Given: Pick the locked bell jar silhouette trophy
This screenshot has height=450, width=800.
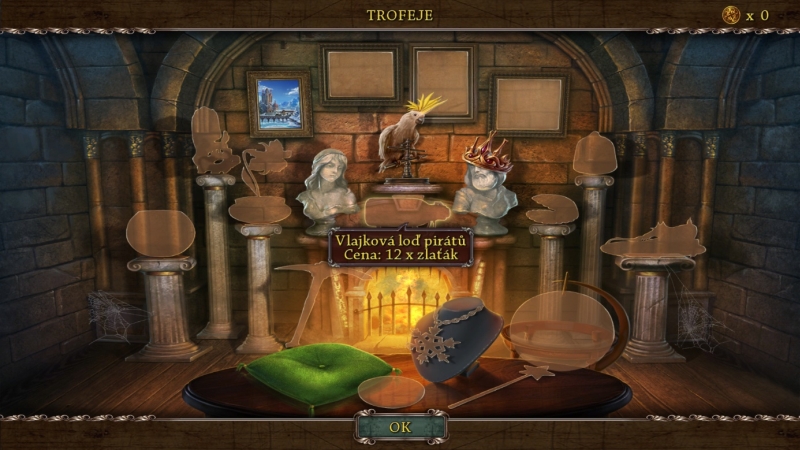Looking at the screenshot, I should 593,155.
